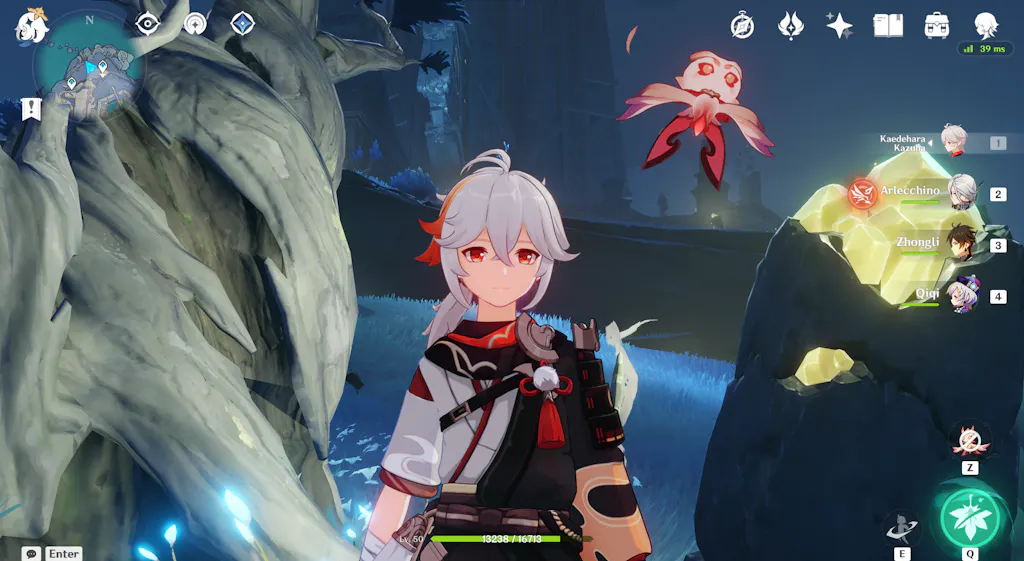Use the gadget icon with the crossed-out creature
This screenshot has width=1024, height=561.
969,440
